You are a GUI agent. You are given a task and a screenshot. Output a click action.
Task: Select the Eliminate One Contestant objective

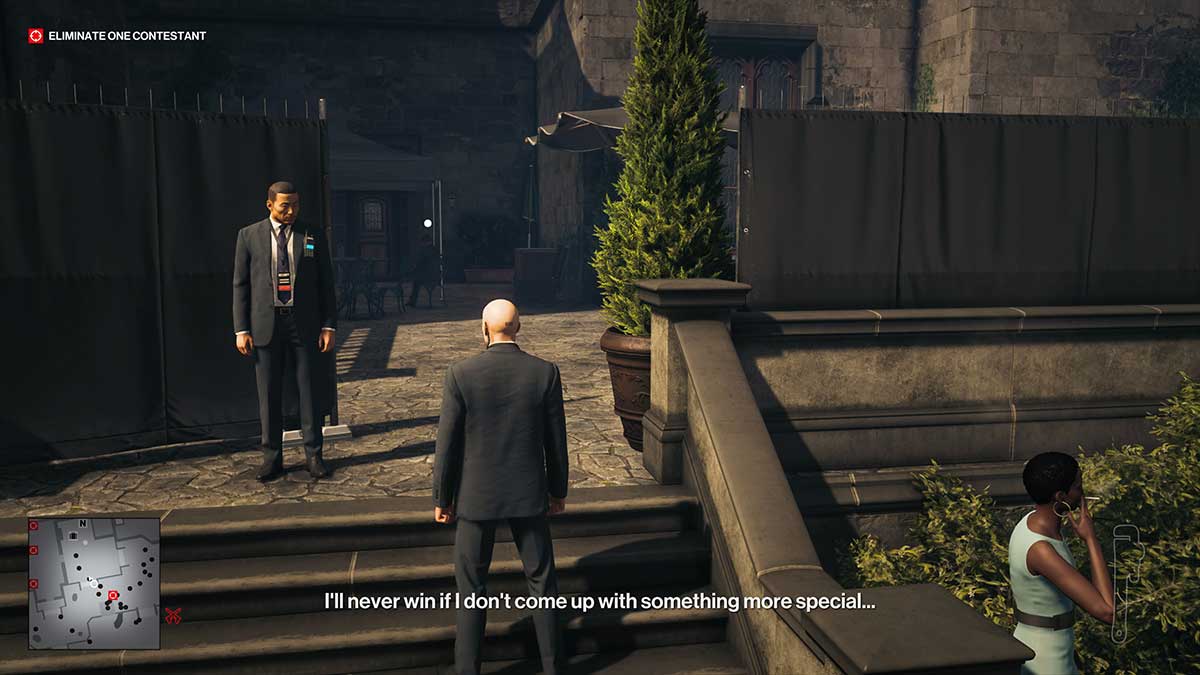point(118,36)
